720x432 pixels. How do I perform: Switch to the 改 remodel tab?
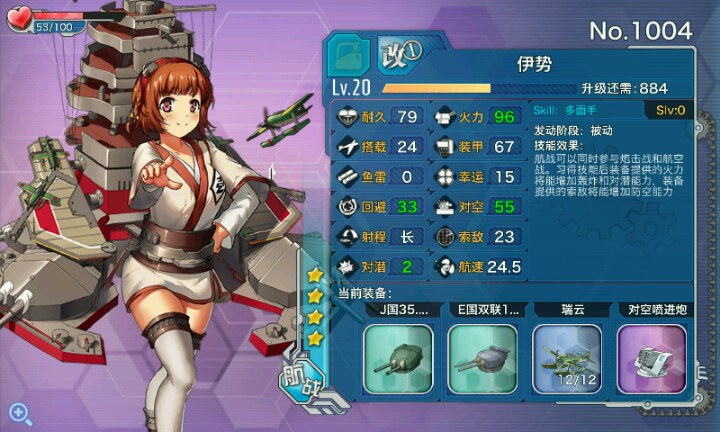click(x=401, y=50)
